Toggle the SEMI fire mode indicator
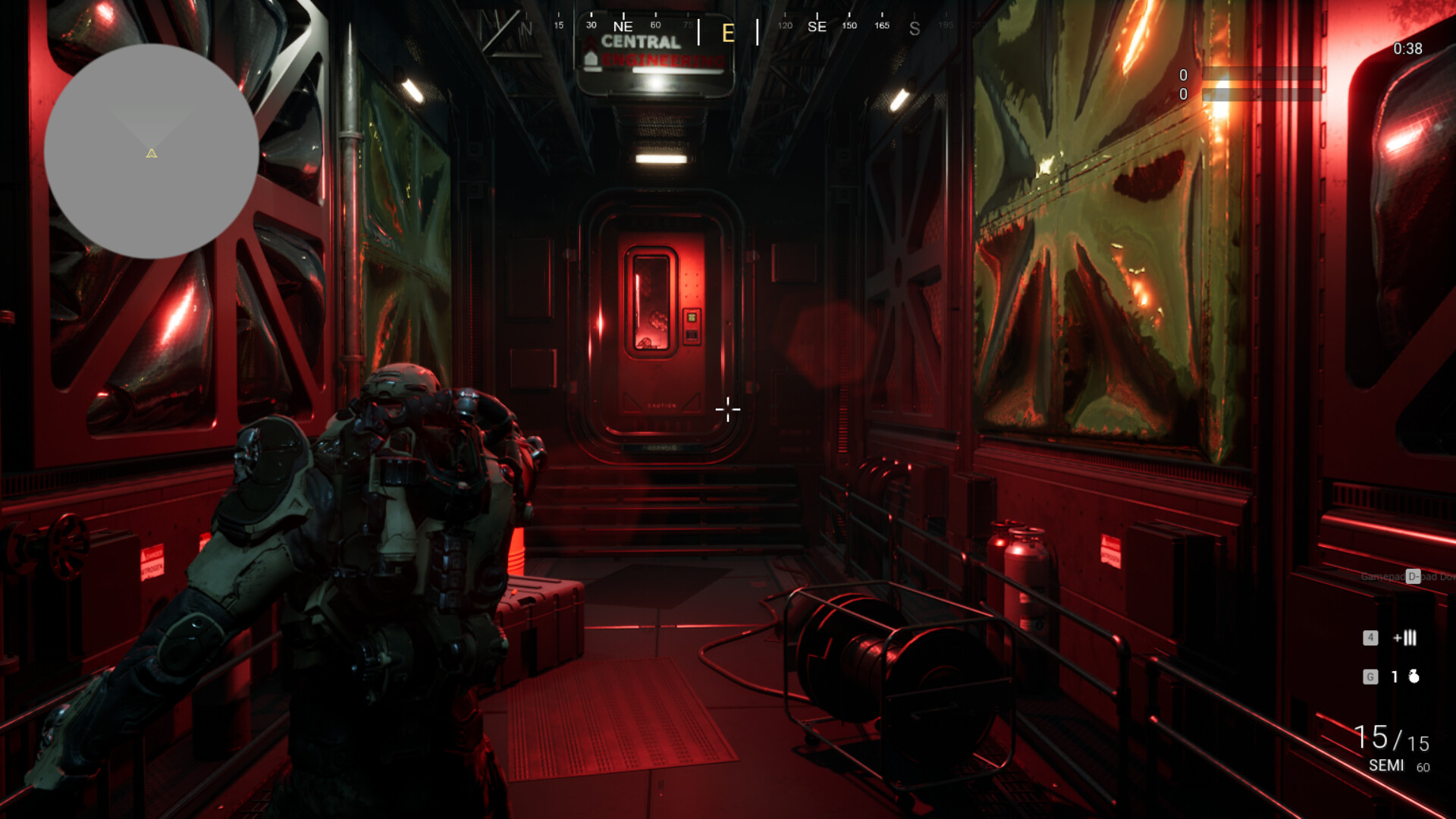The width and height of the screenshot is (1456, 819). coord(1387,767)
